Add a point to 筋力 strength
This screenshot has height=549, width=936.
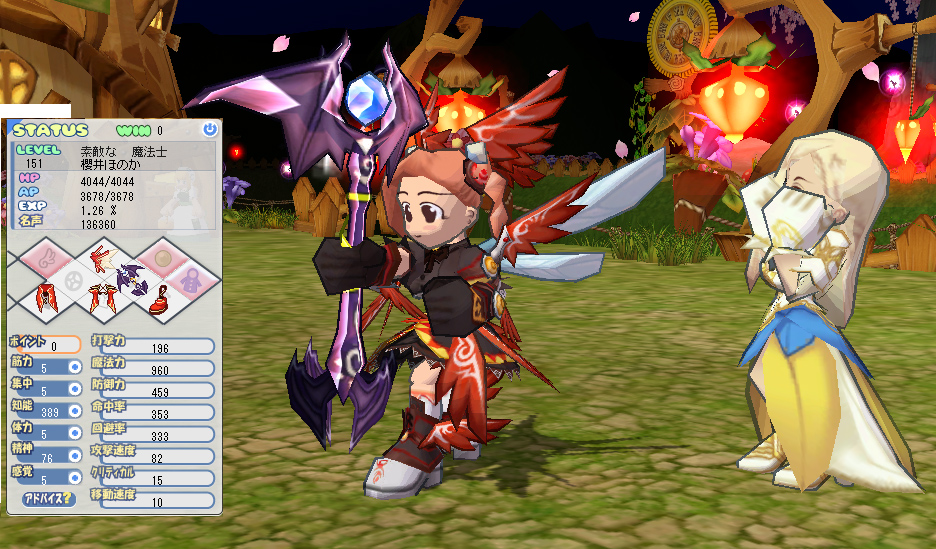point(74,367)
